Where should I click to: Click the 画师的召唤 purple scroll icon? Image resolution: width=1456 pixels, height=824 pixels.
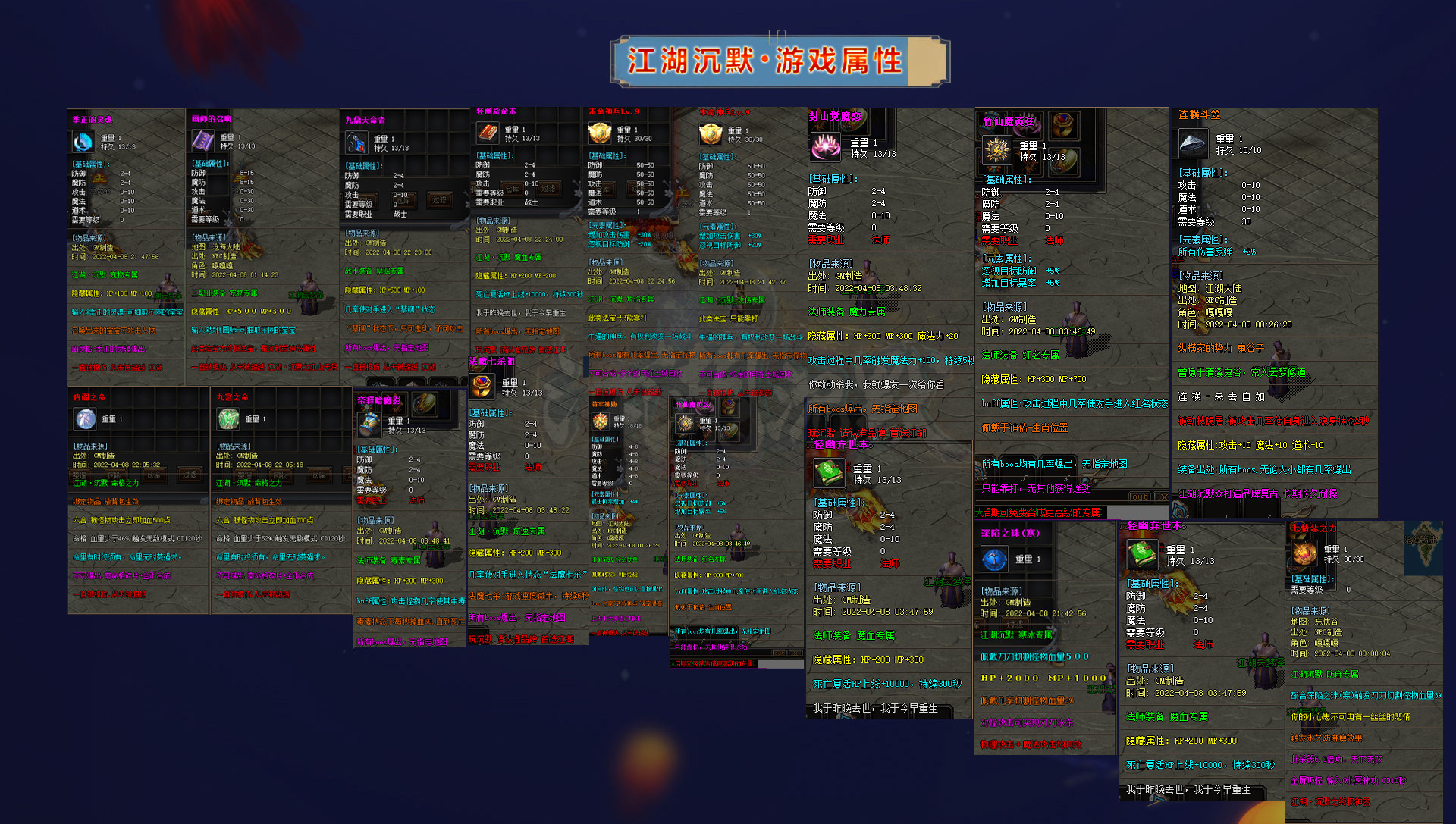coord(202,140)
